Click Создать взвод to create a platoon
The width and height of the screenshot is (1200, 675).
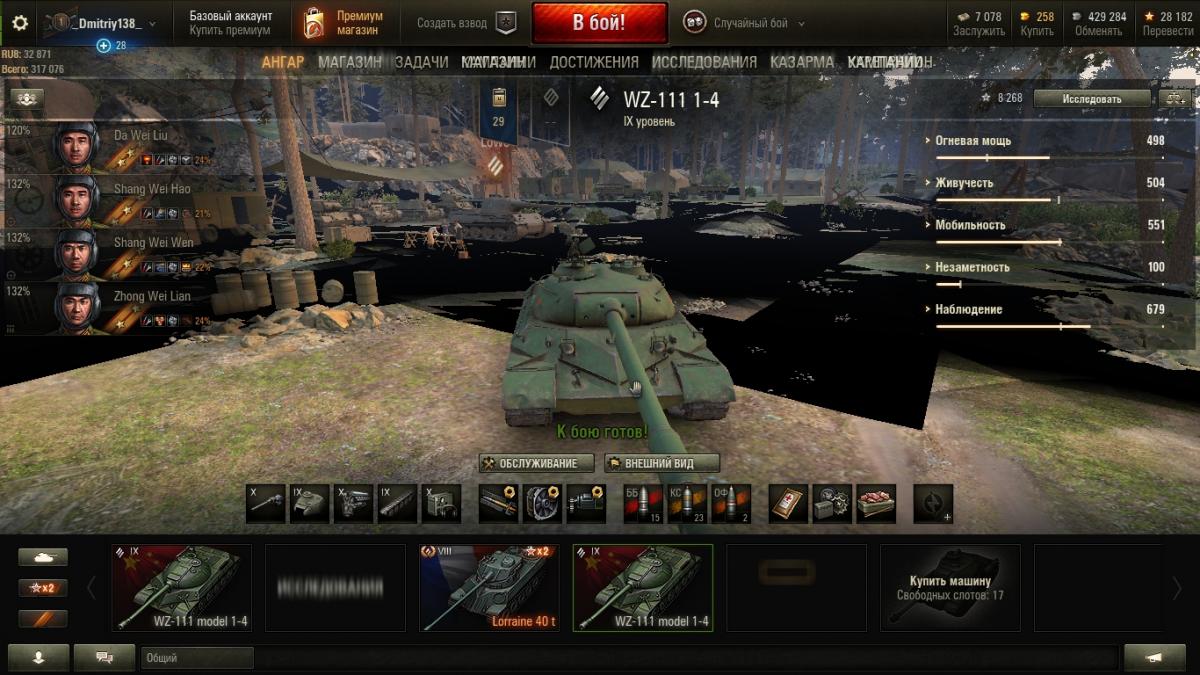467,23
